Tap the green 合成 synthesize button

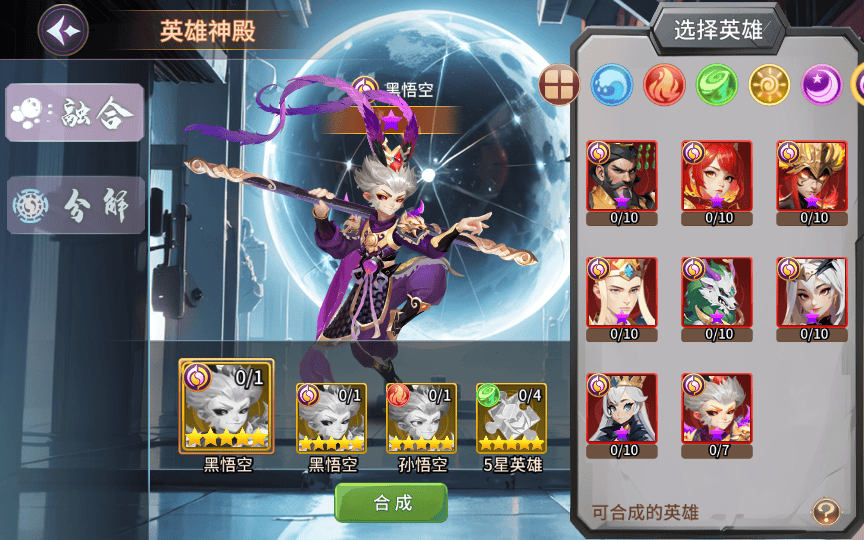coord(391,503)
